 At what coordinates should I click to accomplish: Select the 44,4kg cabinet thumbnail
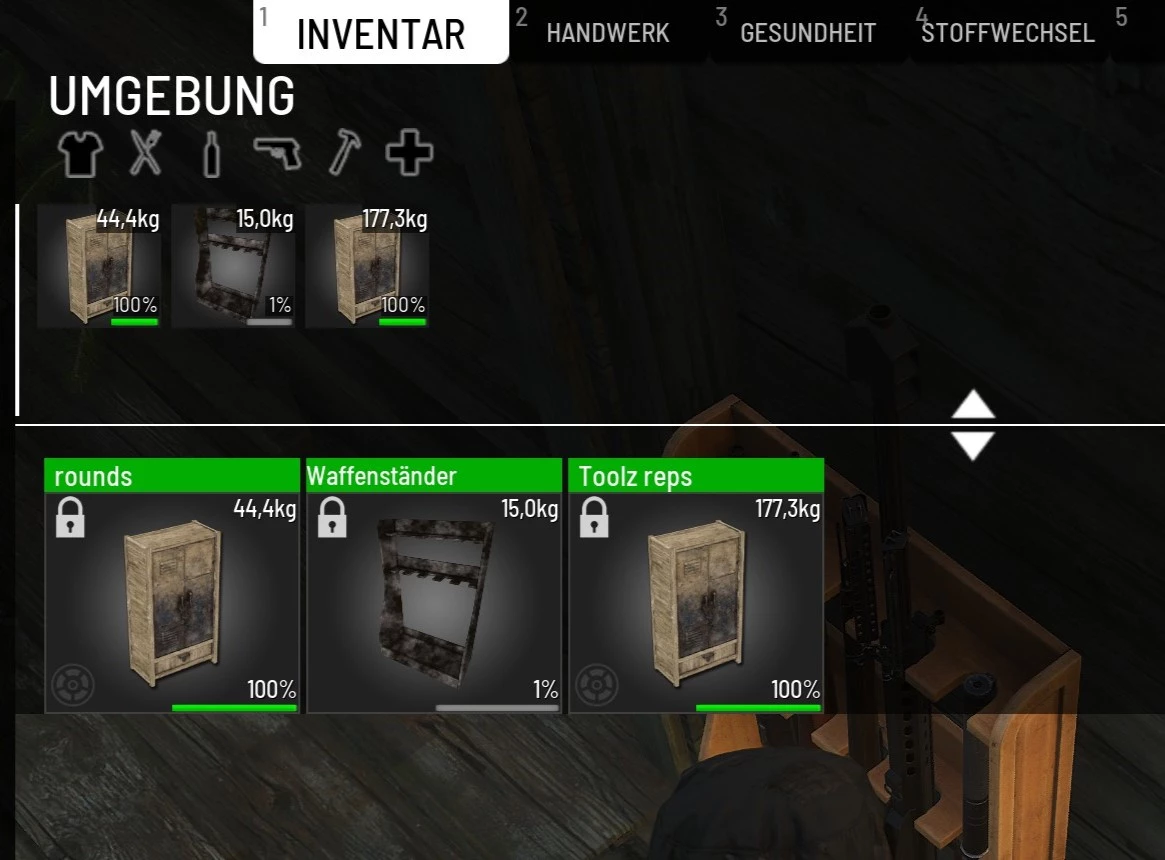(99, 266)
